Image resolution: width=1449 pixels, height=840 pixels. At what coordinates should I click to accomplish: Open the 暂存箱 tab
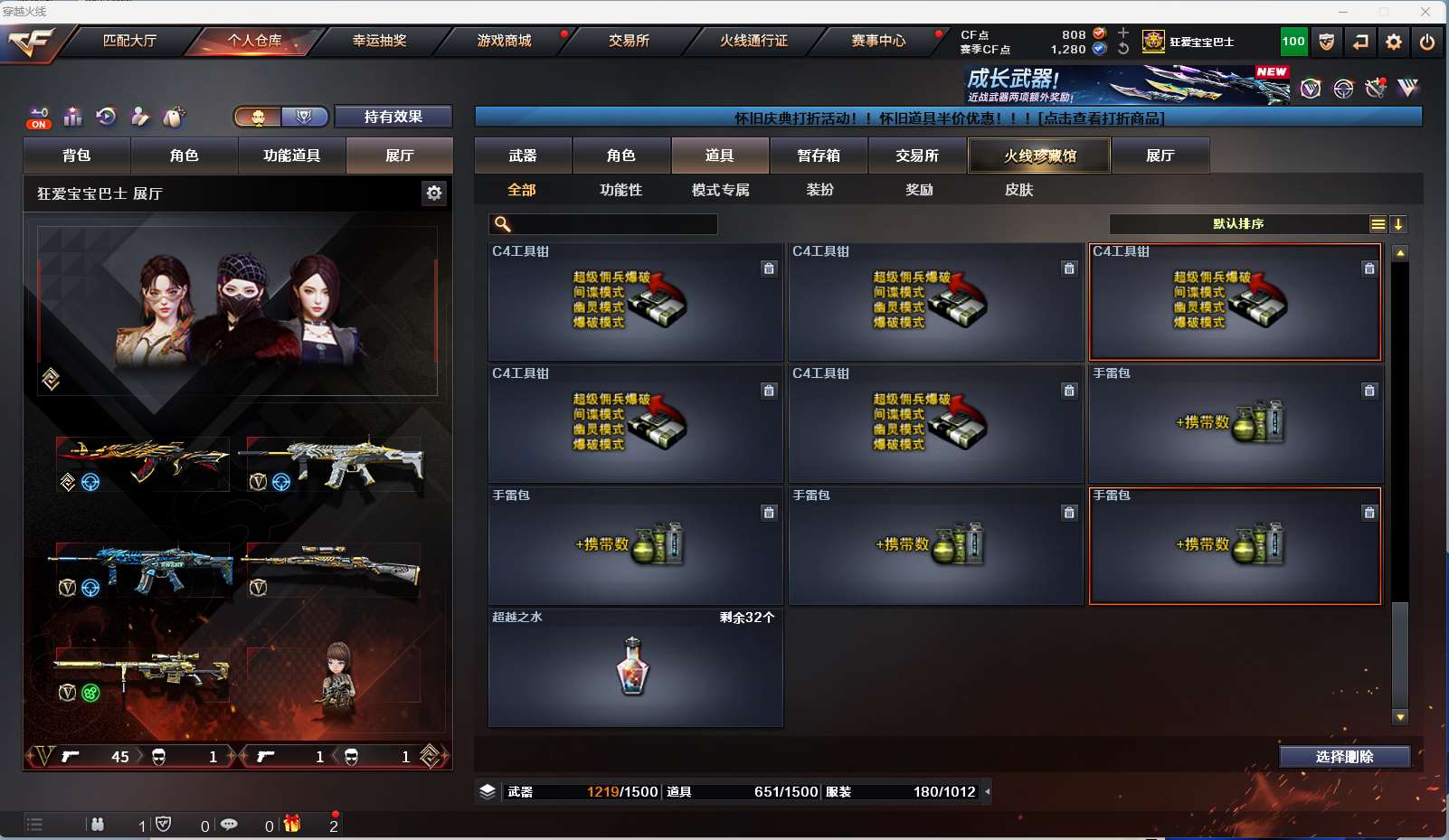coord(819,156)
